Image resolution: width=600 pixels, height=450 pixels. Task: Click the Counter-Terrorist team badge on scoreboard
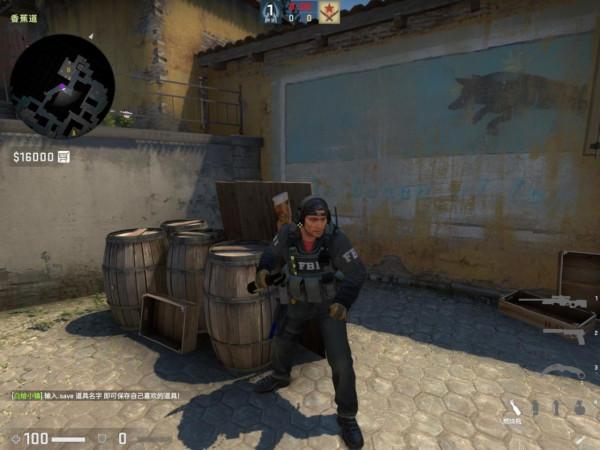(x=271, y=12)
